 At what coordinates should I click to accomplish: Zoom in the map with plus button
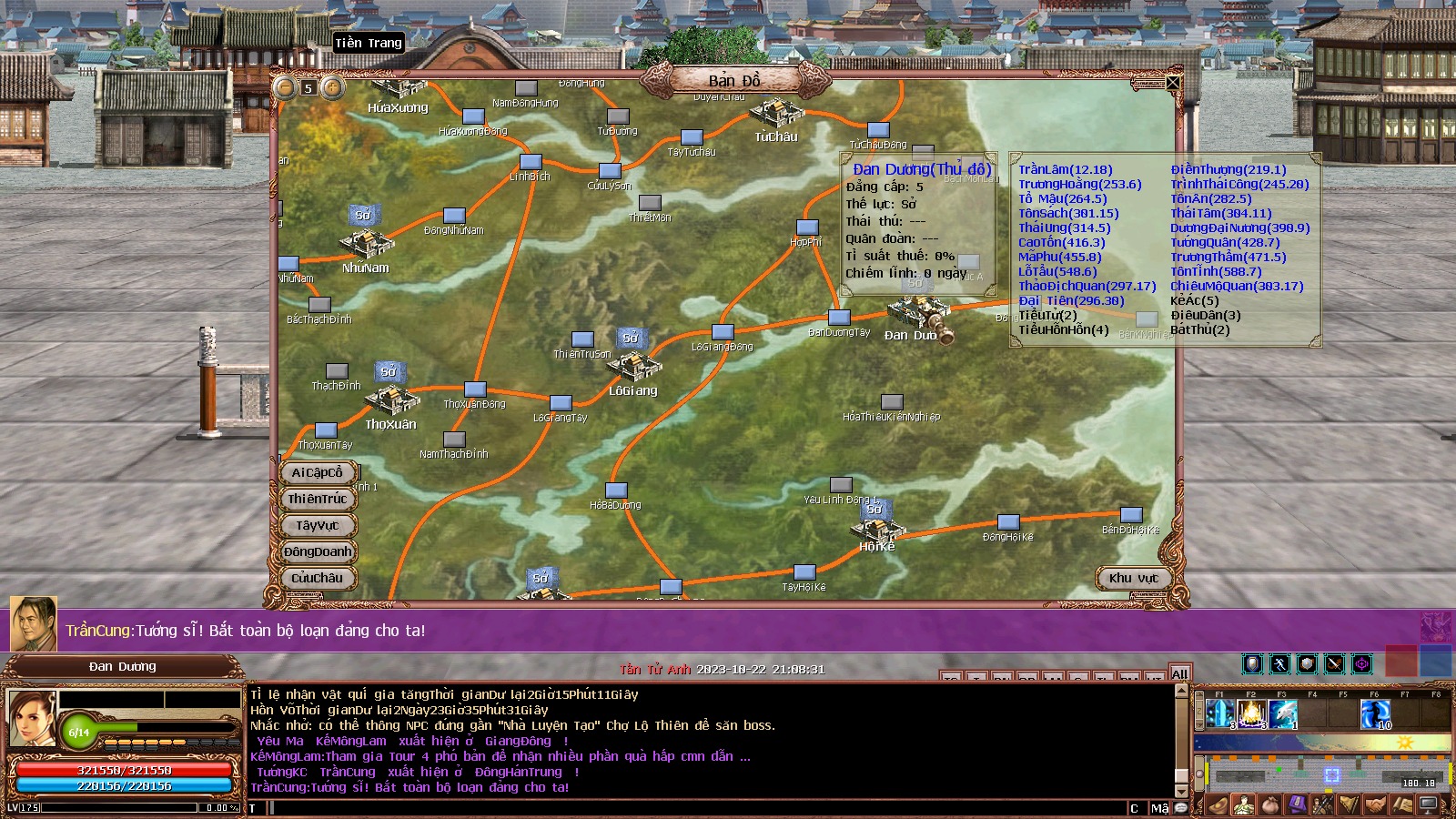tap(333, 87)
